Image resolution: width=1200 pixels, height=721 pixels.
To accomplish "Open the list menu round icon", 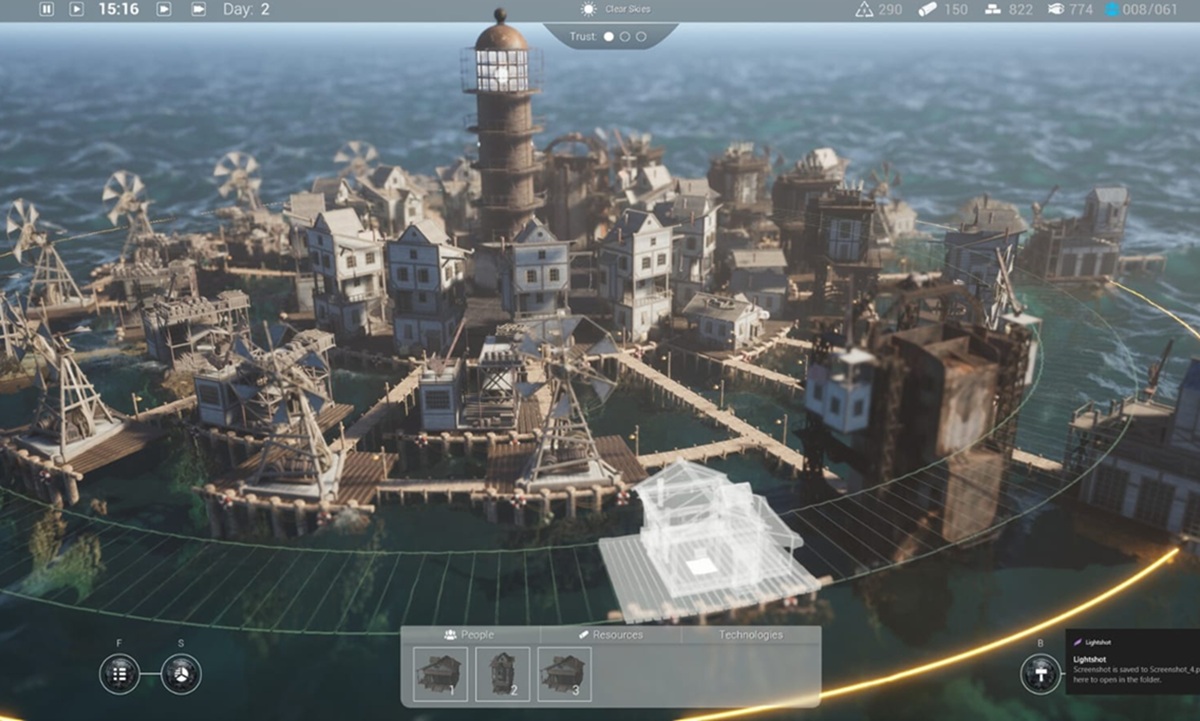I will [119, 674].
